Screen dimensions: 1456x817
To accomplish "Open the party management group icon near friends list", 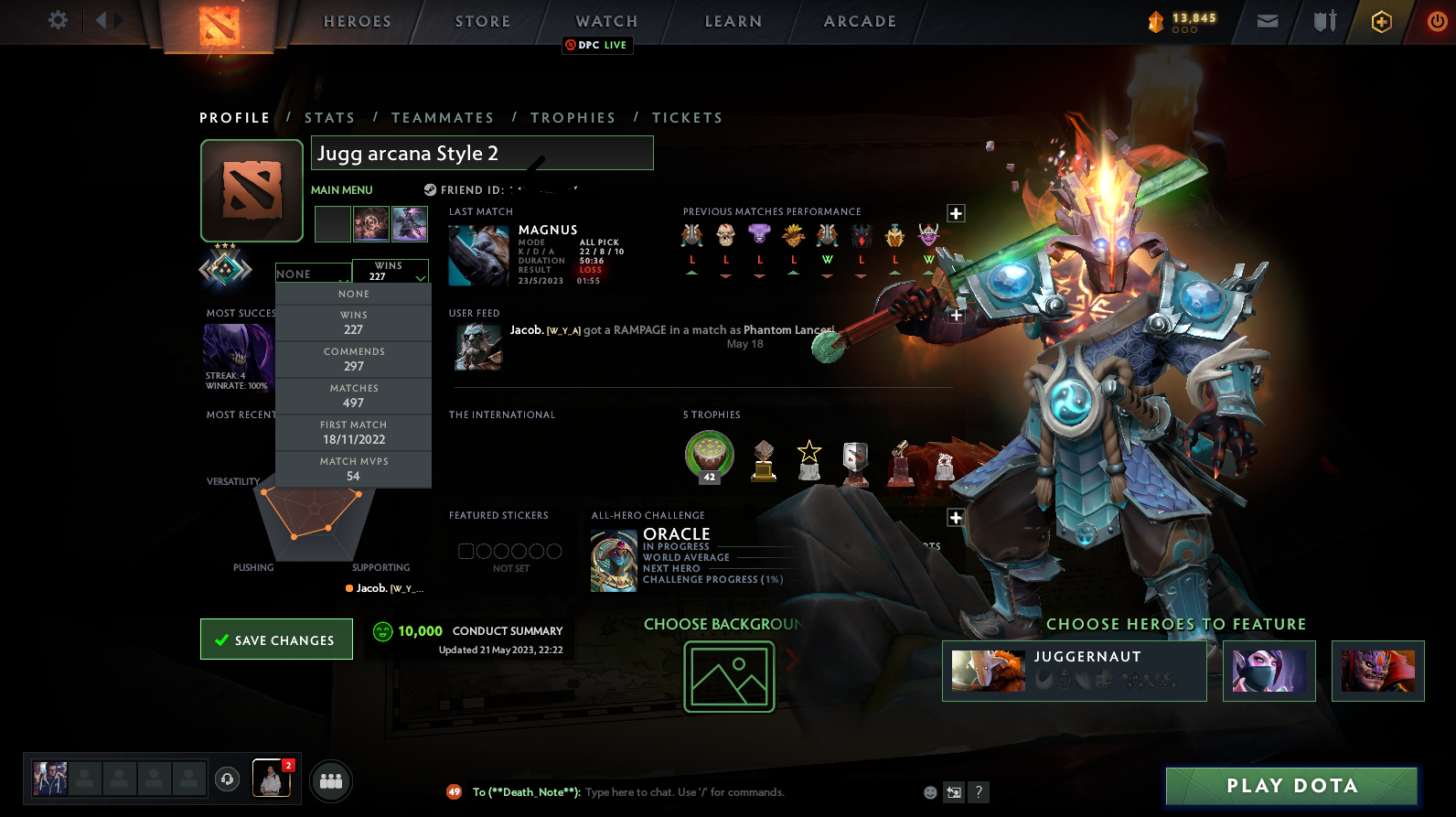I will pyautogui.click(x=331, y=780).
